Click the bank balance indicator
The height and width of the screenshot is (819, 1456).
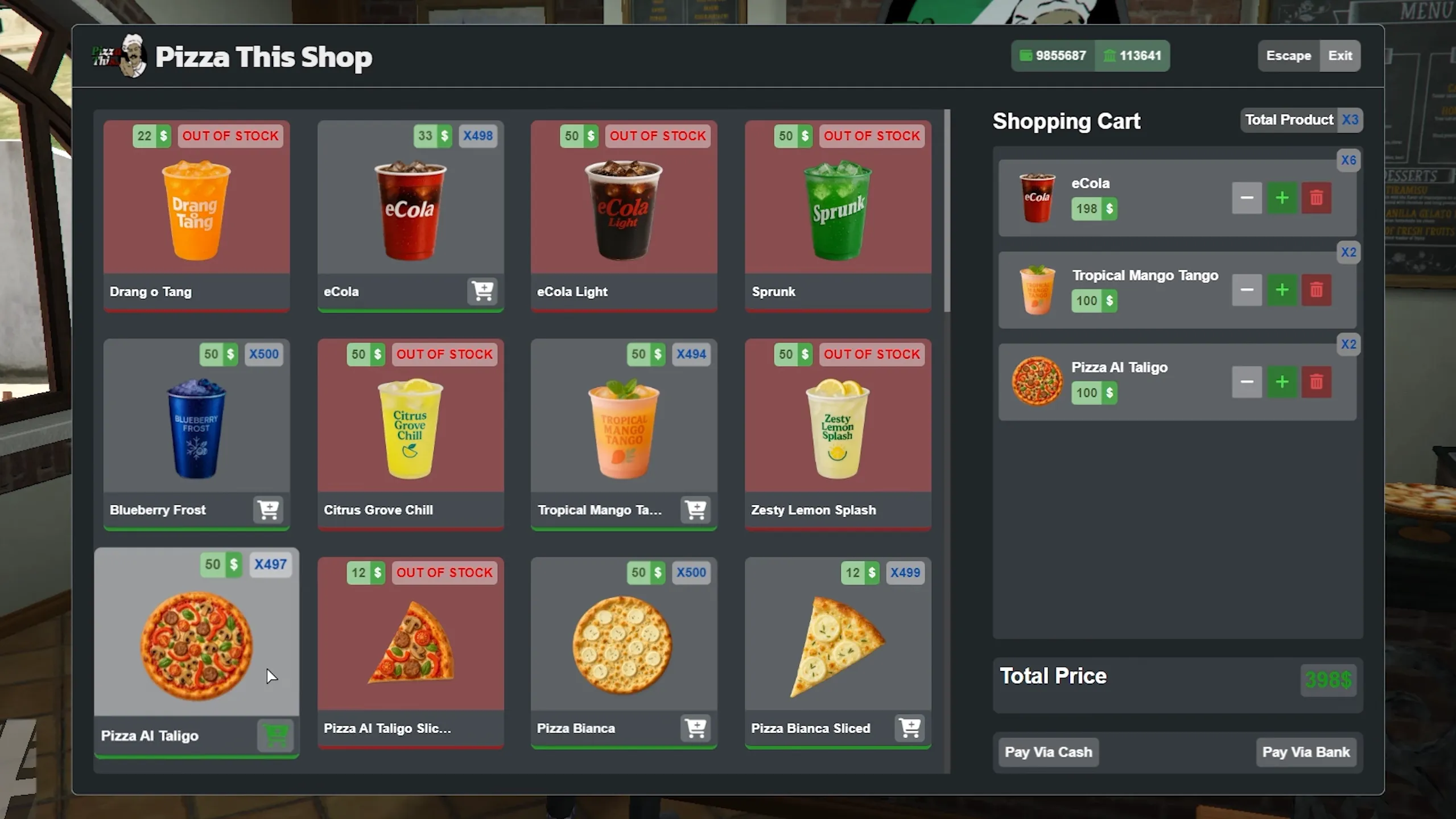click(x=1132, y=55)
